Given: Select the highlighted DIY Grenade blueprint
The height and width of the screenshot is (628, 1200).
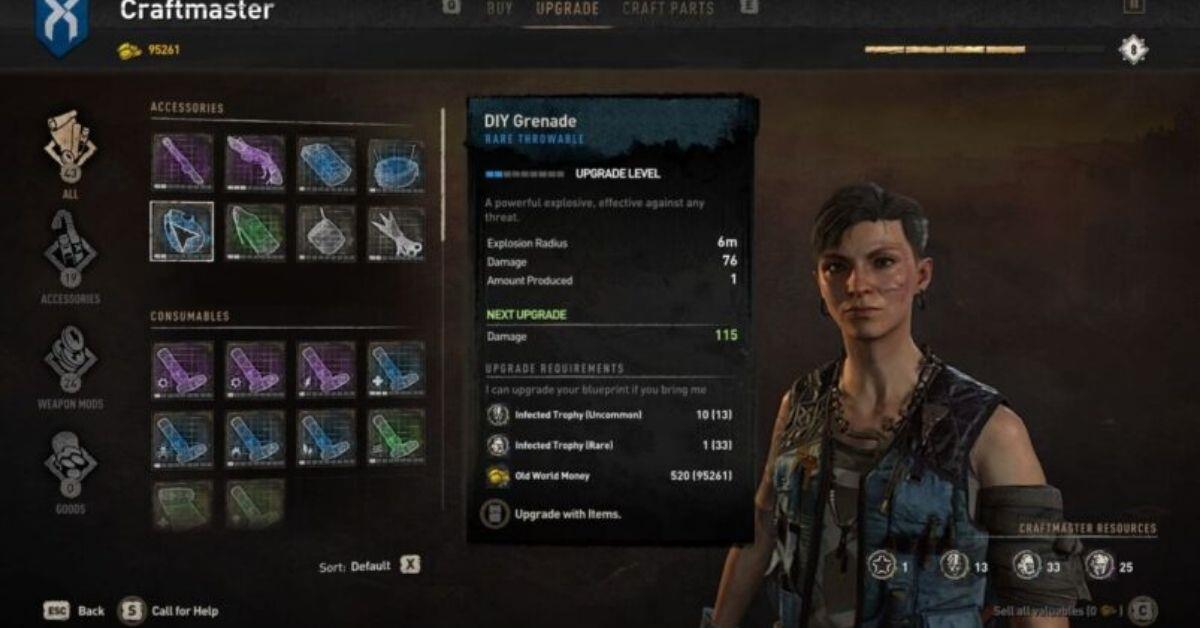Looking at the screenshot, I should tap(182, 231).
